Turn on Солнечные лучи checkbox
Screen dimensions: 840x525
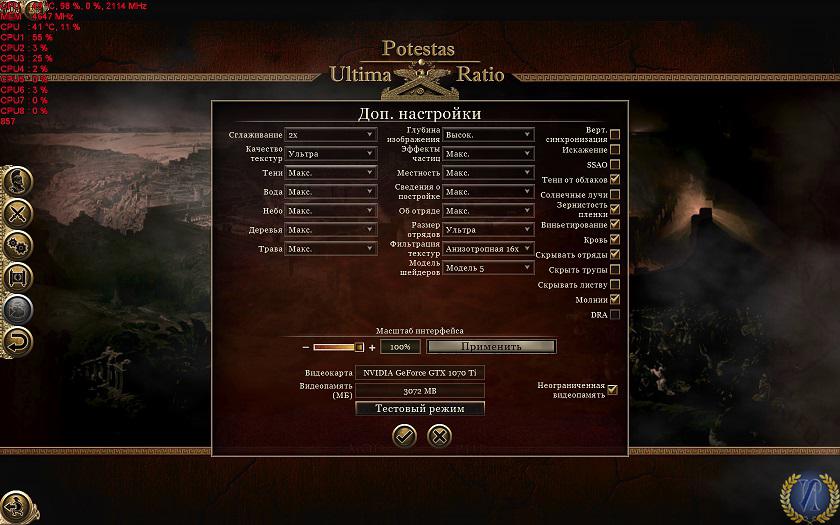pos(615,194)
